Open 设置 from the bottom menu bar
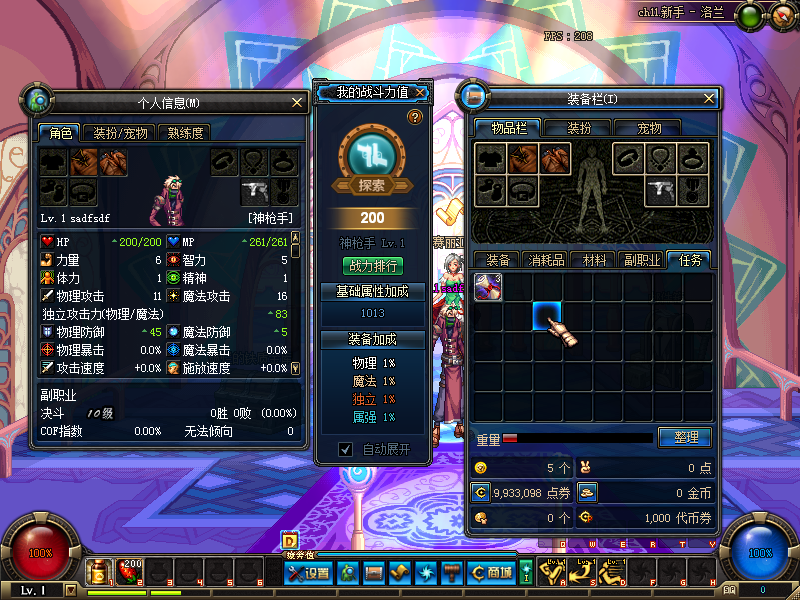800x600 pixels. click(x=308, y=573)
